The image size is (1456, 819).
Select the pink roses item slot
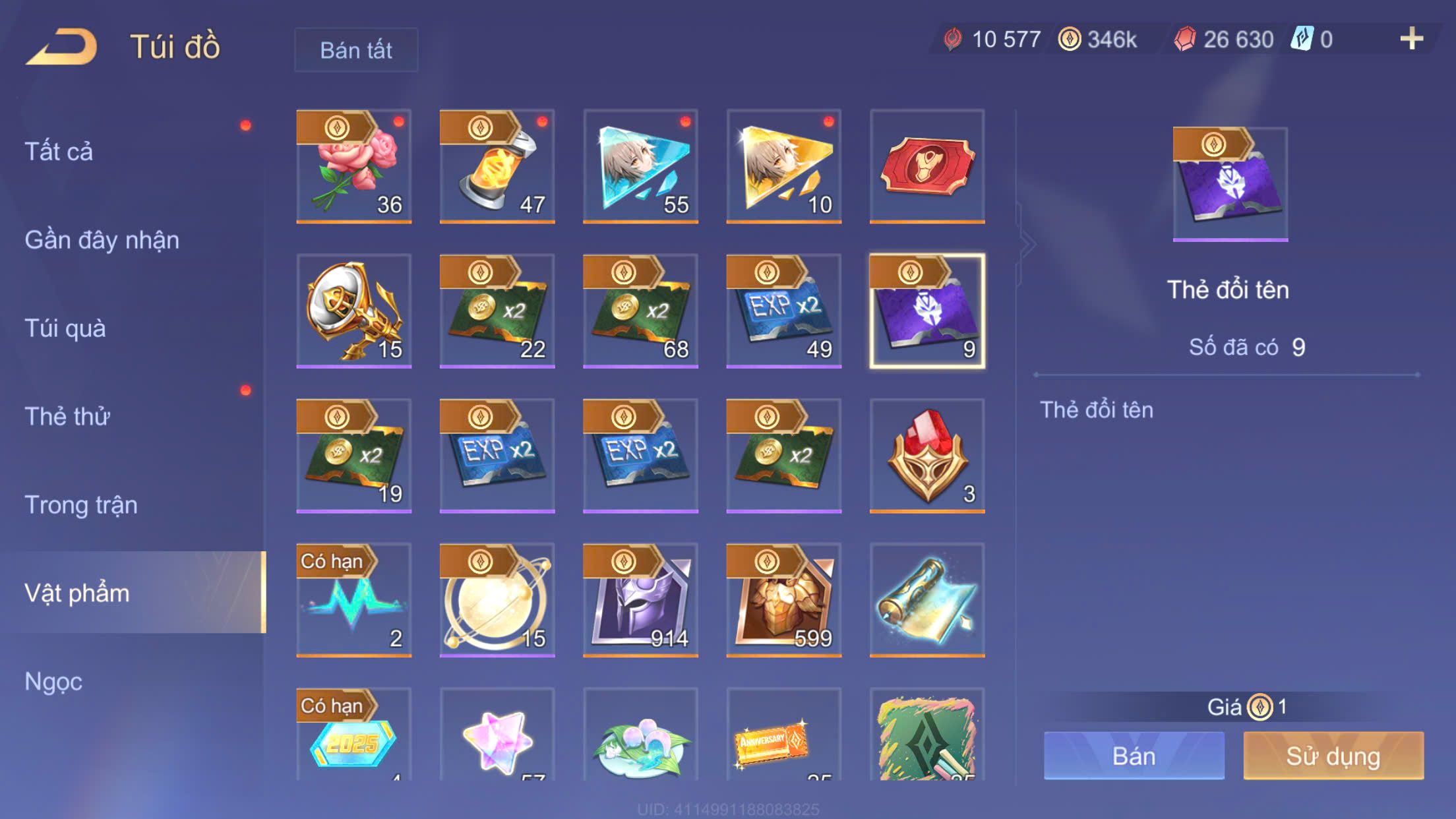(354, 166)
